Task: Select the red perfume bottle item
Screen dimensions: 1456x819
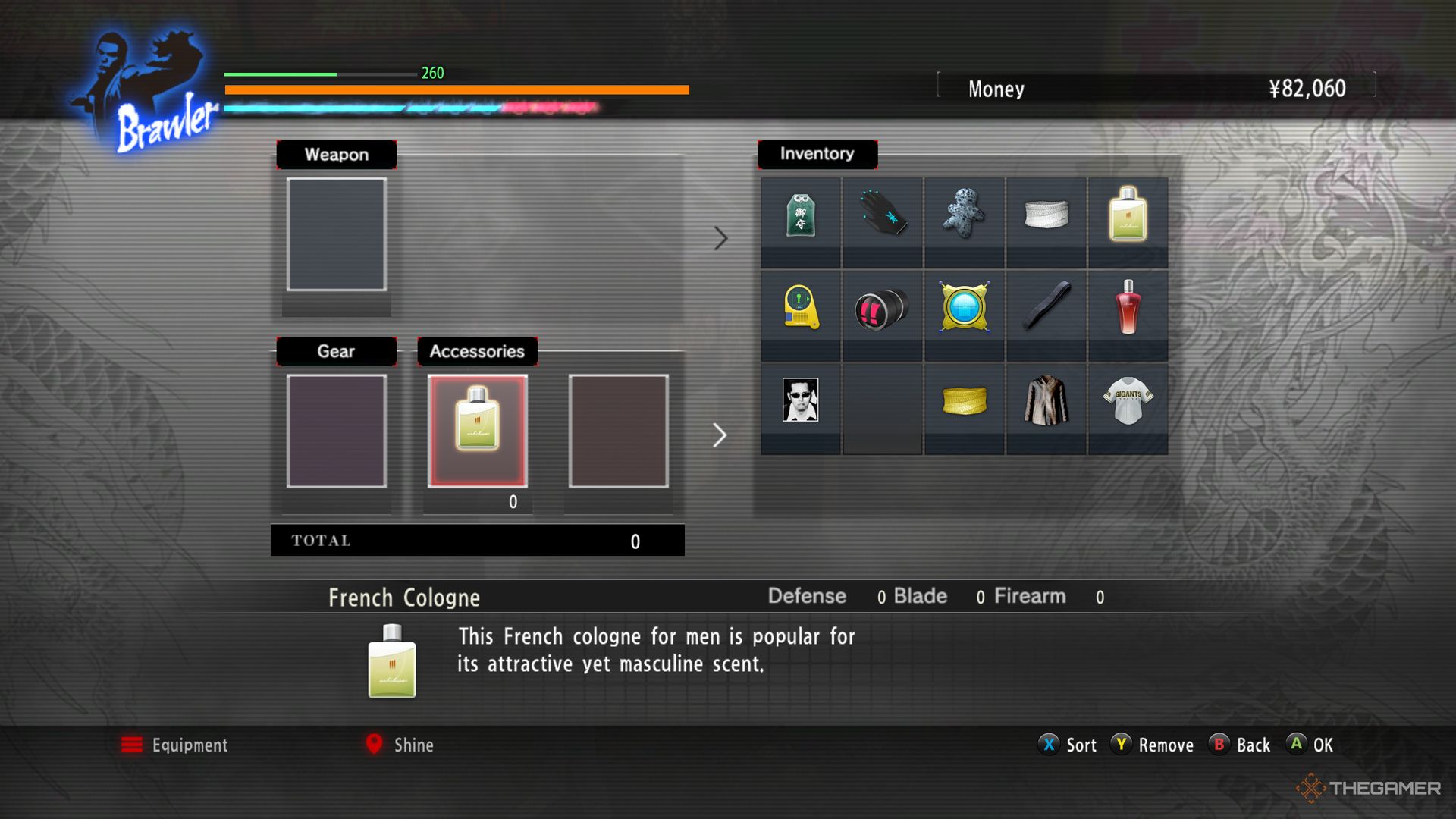Action: [x=1128, y=307]
